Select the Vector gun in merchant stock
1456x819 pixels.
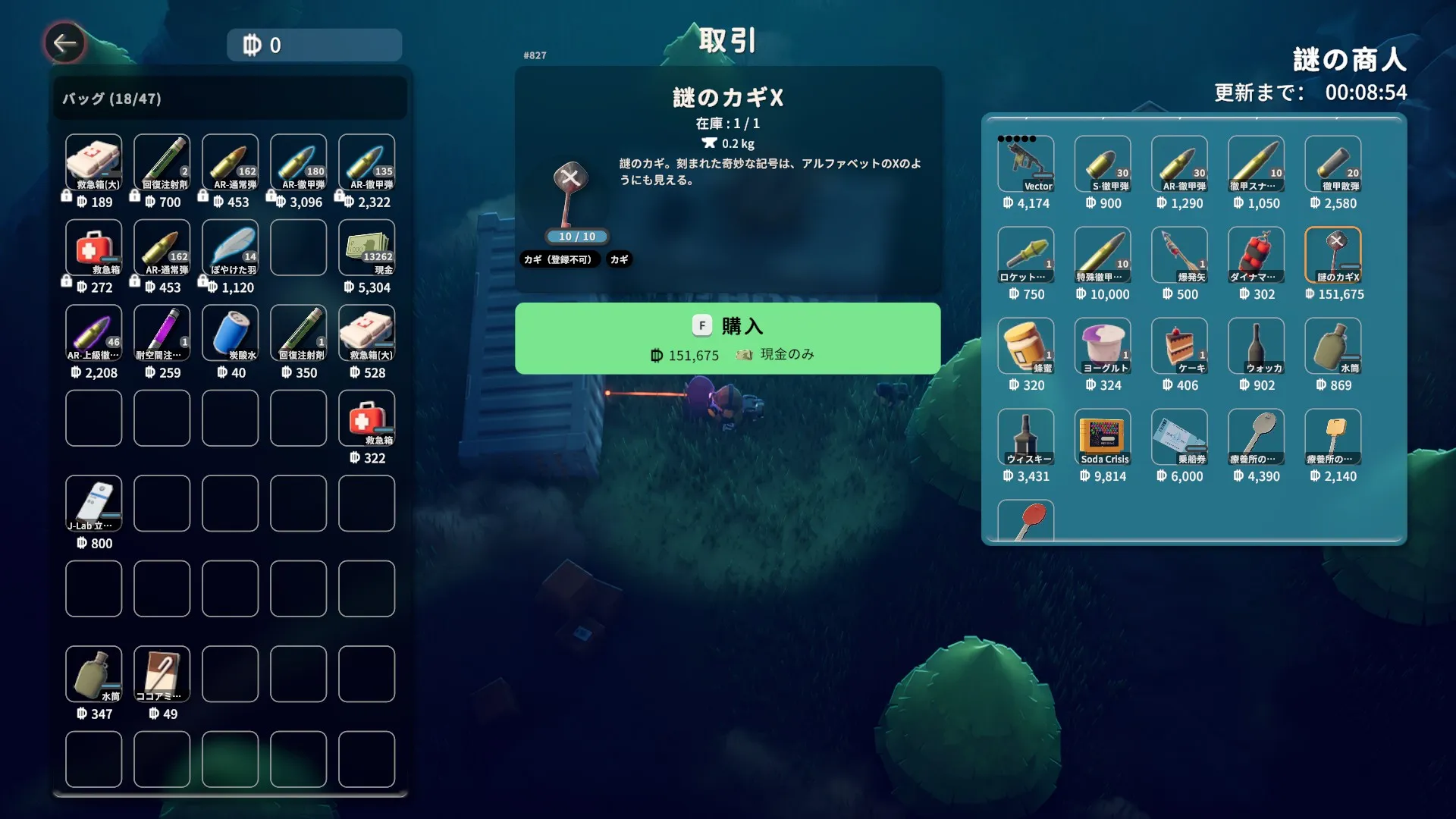point(1025,163)
